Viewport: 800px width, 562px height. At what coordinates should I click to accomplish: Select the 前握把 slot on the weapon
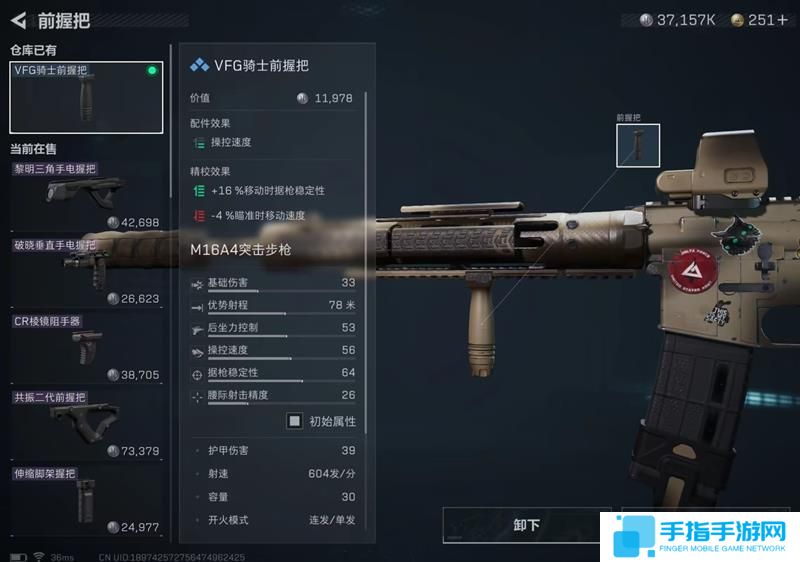(638, 146)
